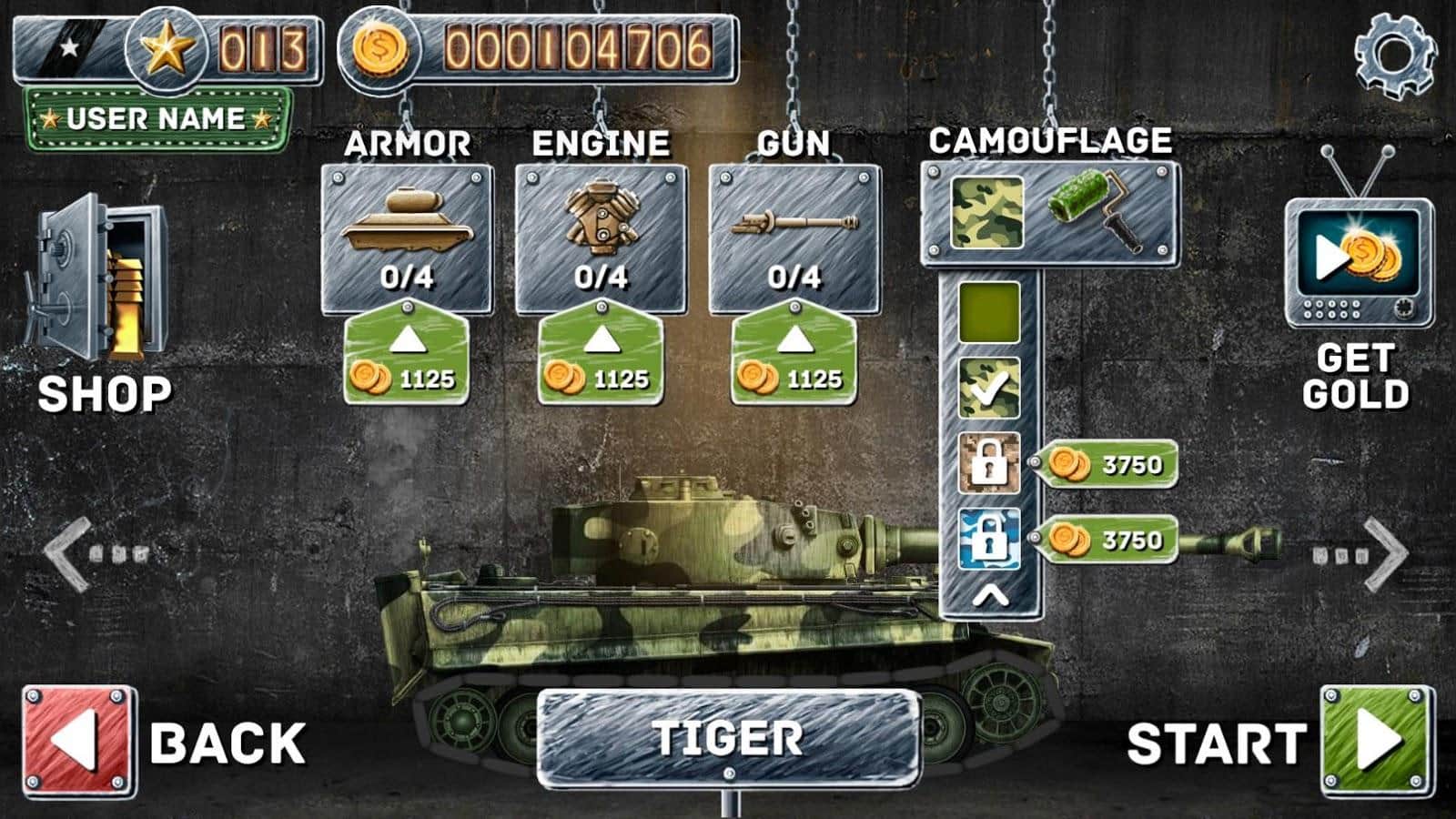Screen dimensions: 1456x819
Task: Unlock the blue winter camouflage
Action: [989, 540]
